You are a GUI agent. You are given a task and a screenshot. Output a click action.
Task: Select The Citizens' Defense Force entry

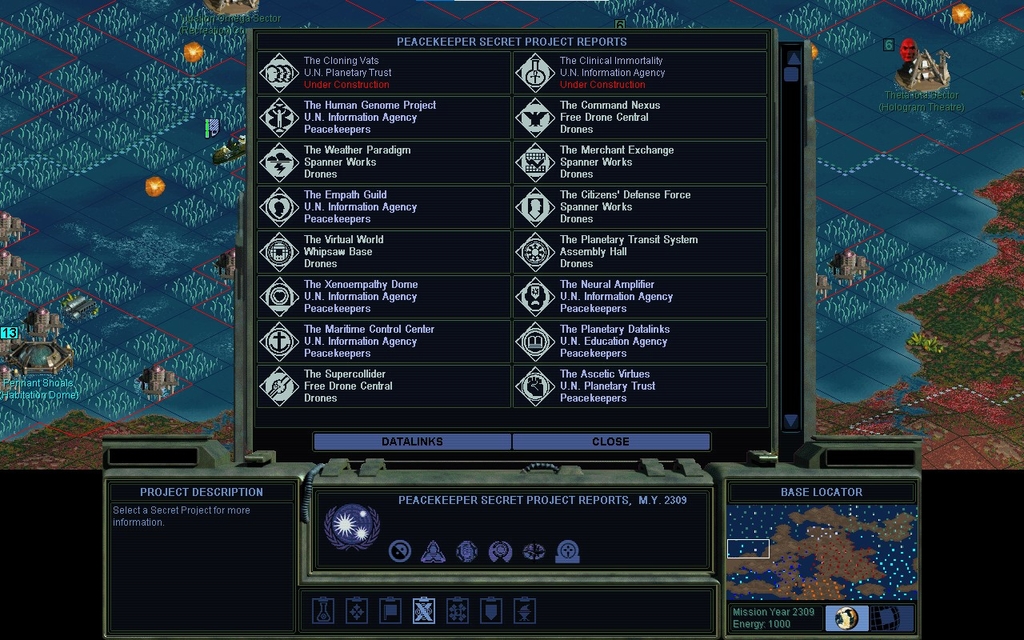tap(640, 207)
